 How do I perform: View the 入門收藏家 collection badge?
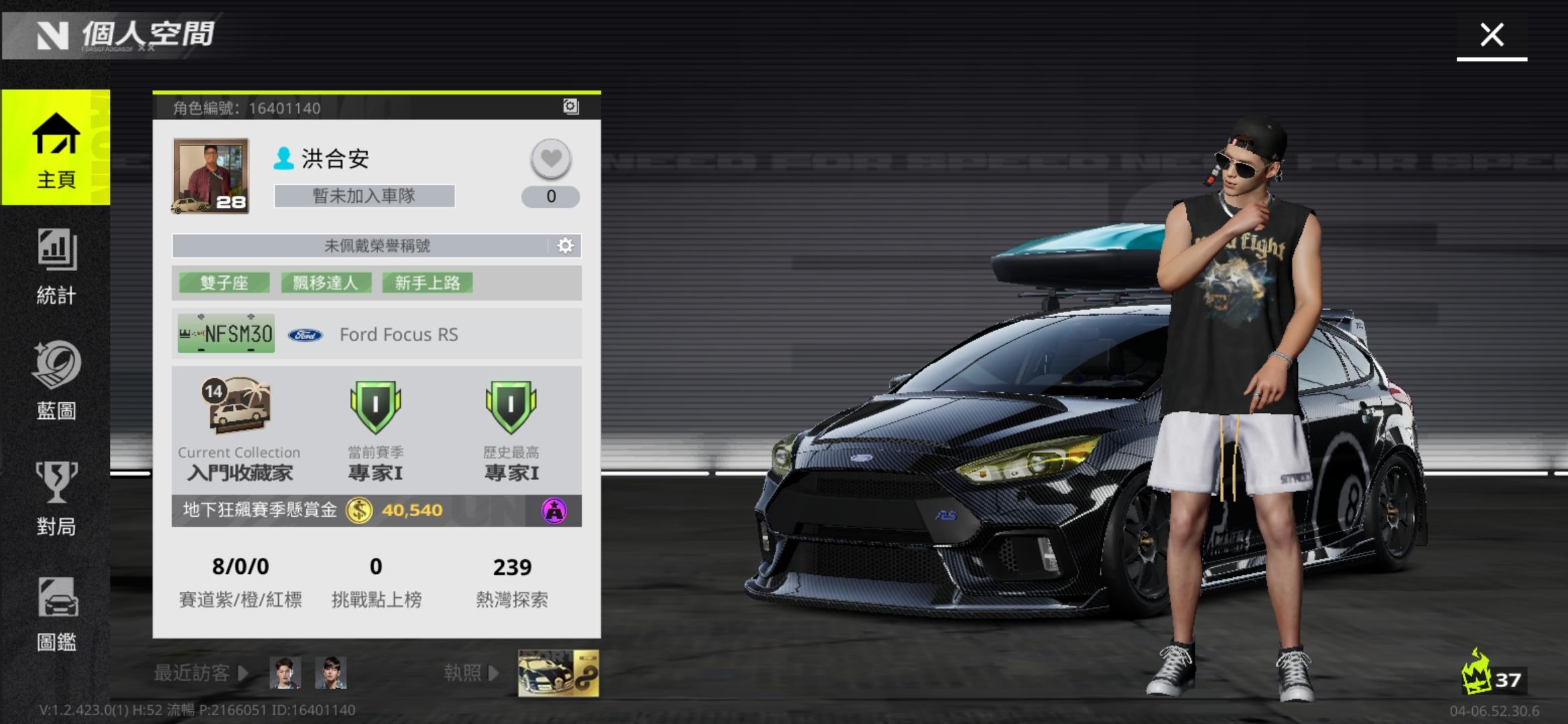pyautogui.click(x=238, y=404)
